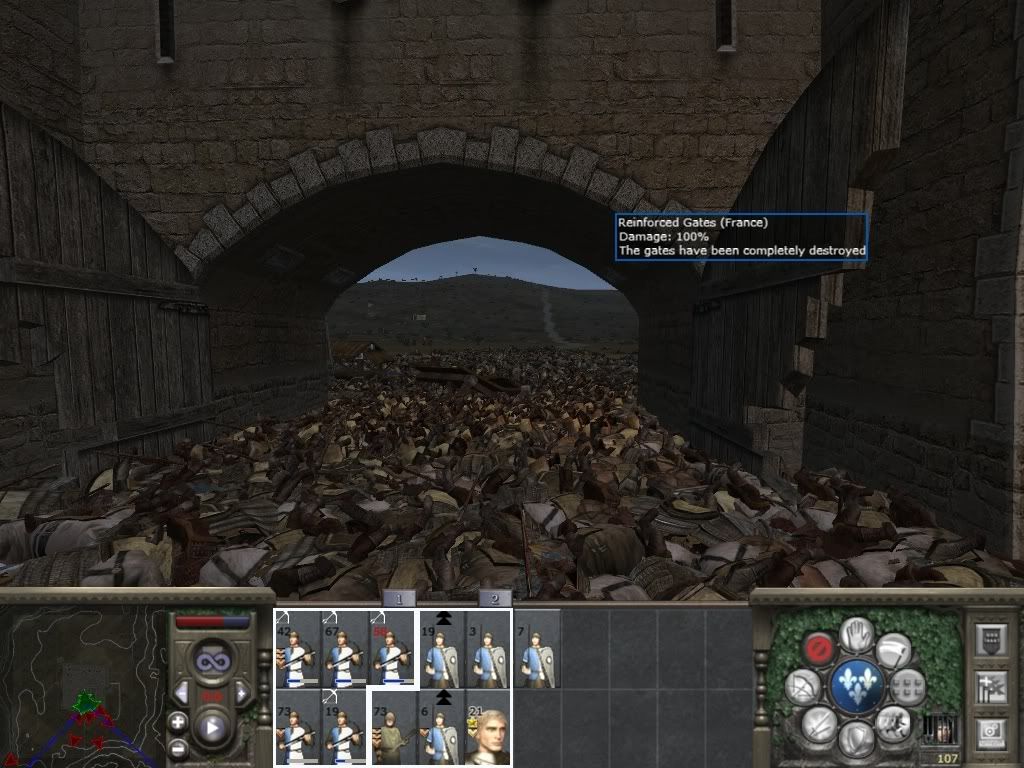Select the shield unit with 3 men

[x=489, y=649]
